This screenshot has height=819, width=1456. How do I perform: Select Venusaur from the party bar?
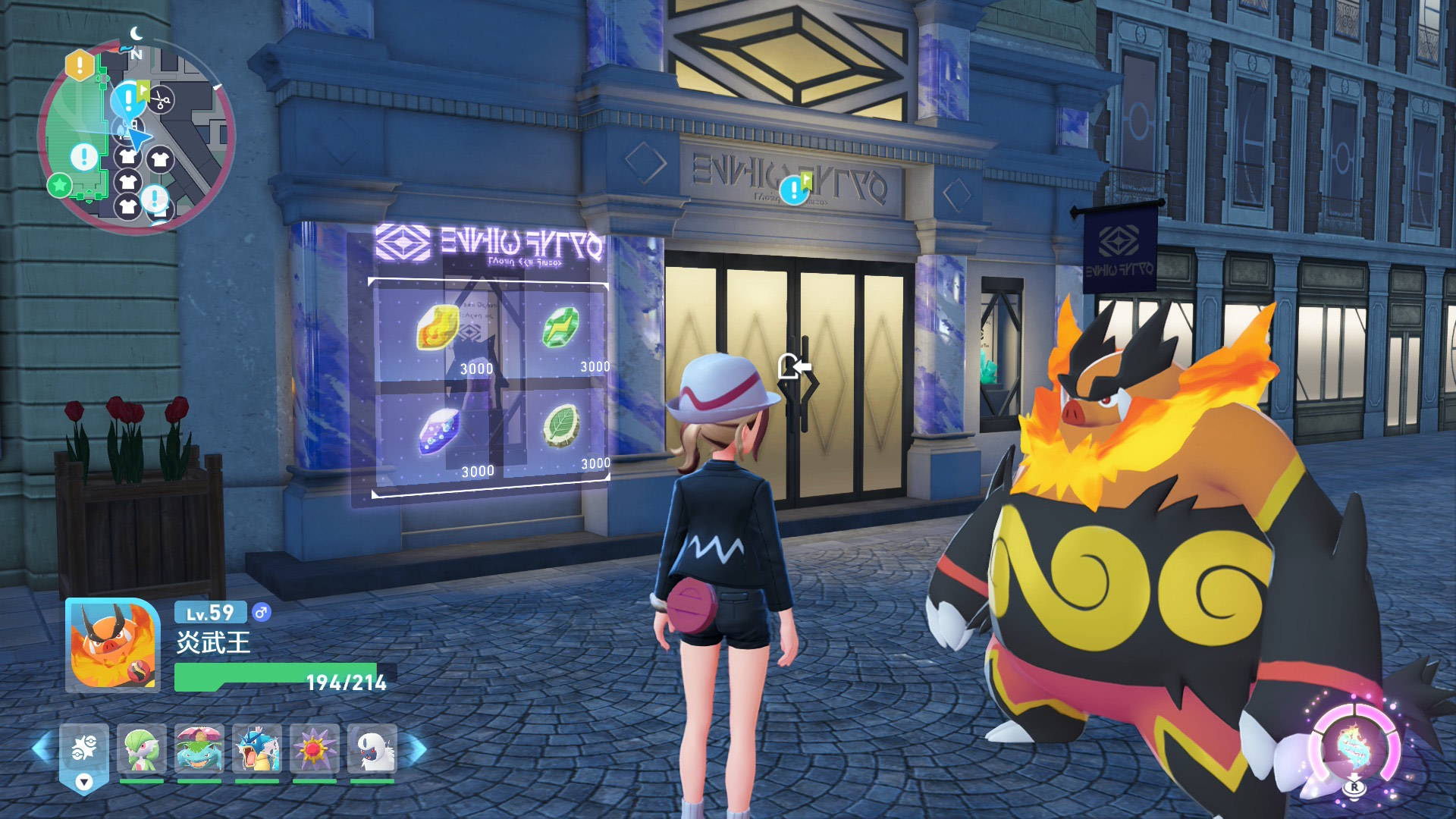[199, 749]
